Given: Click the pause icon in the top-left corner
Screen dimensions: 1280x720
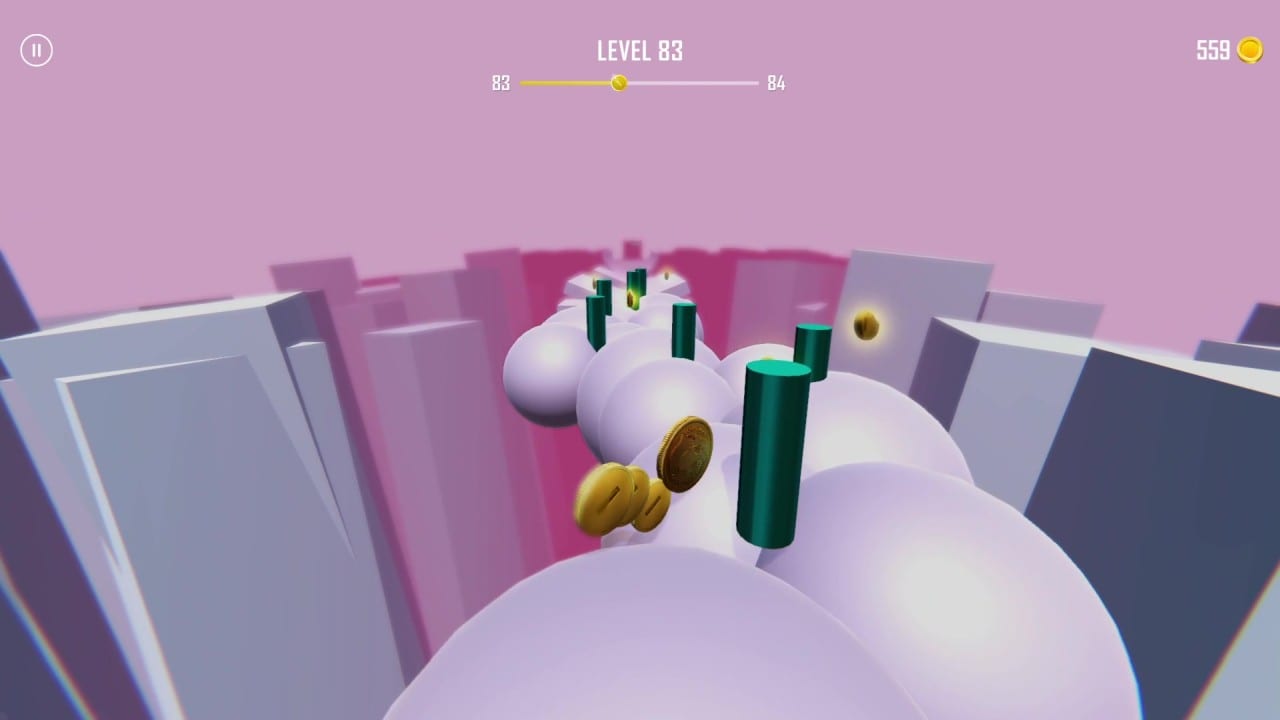Looking at the screenshot, I should 37,50.
